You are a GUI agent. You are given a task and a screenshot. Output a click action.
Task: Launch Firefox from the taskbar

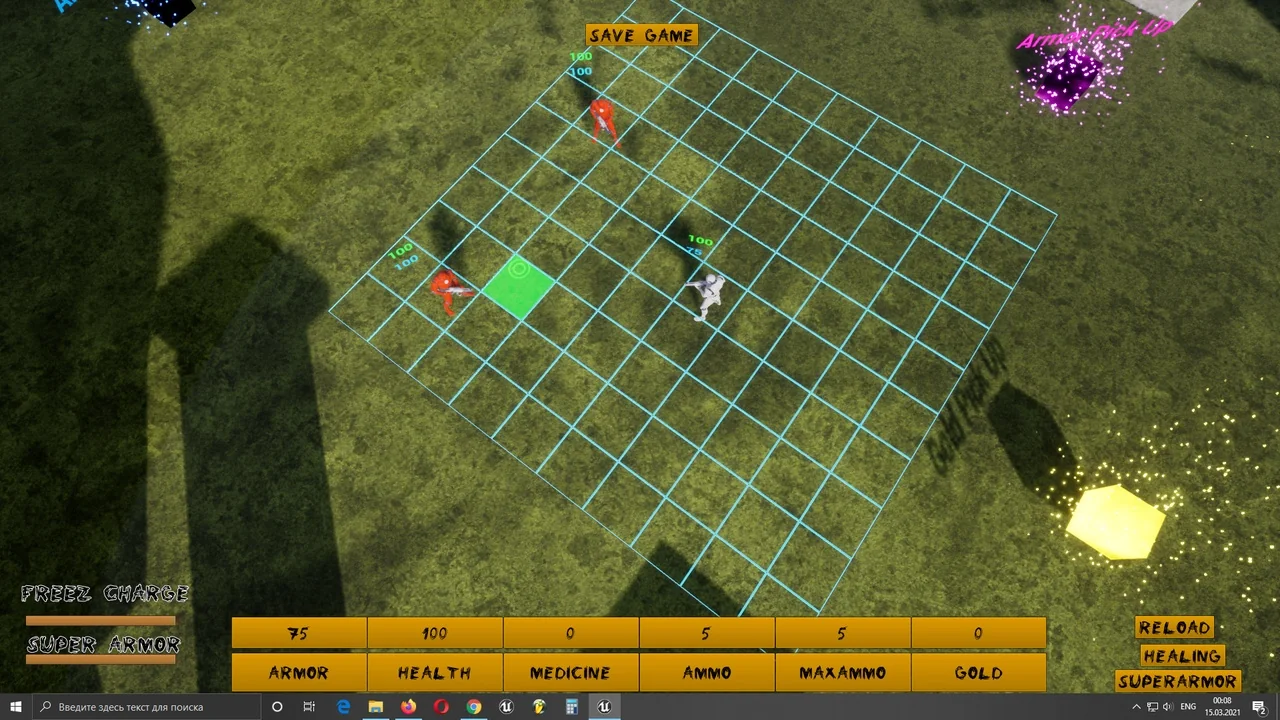[x=408, y=707]
